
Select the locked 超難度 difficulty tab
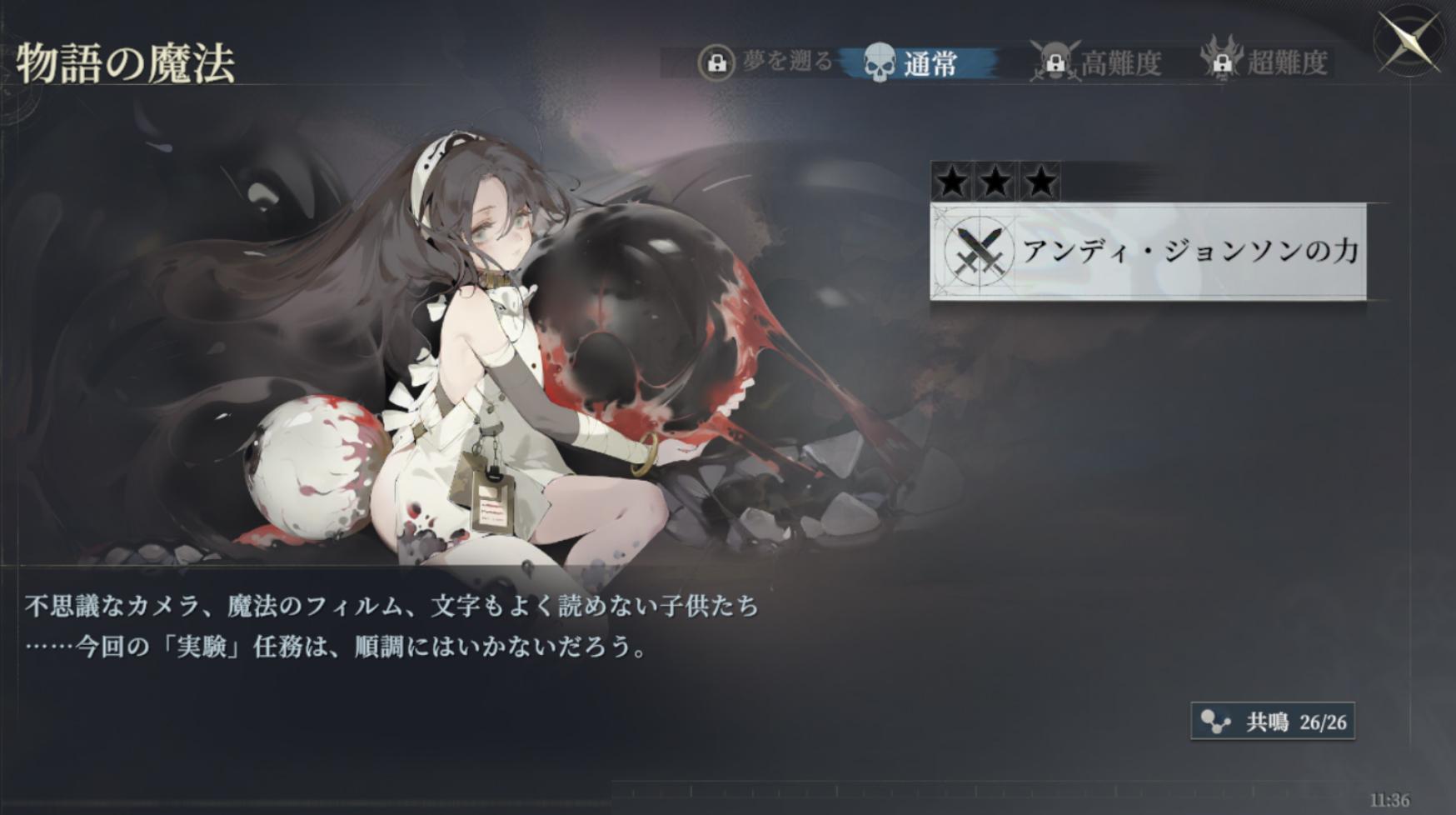pos(1266,62)
